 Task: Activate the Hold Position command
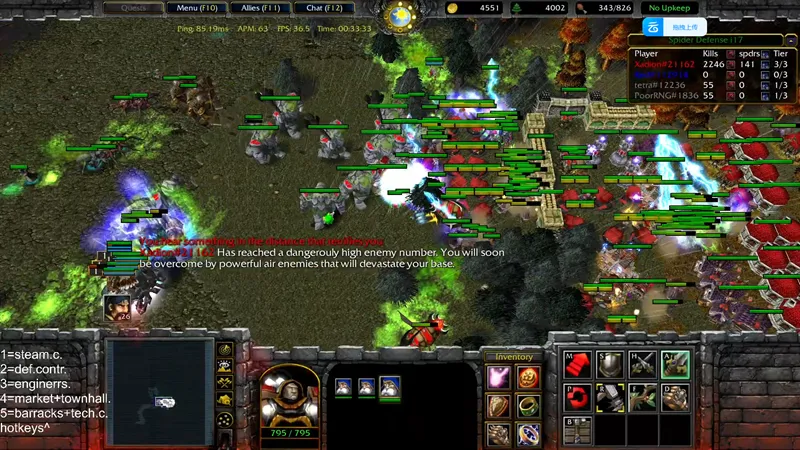pyautogui.click(x=641, y=364)
